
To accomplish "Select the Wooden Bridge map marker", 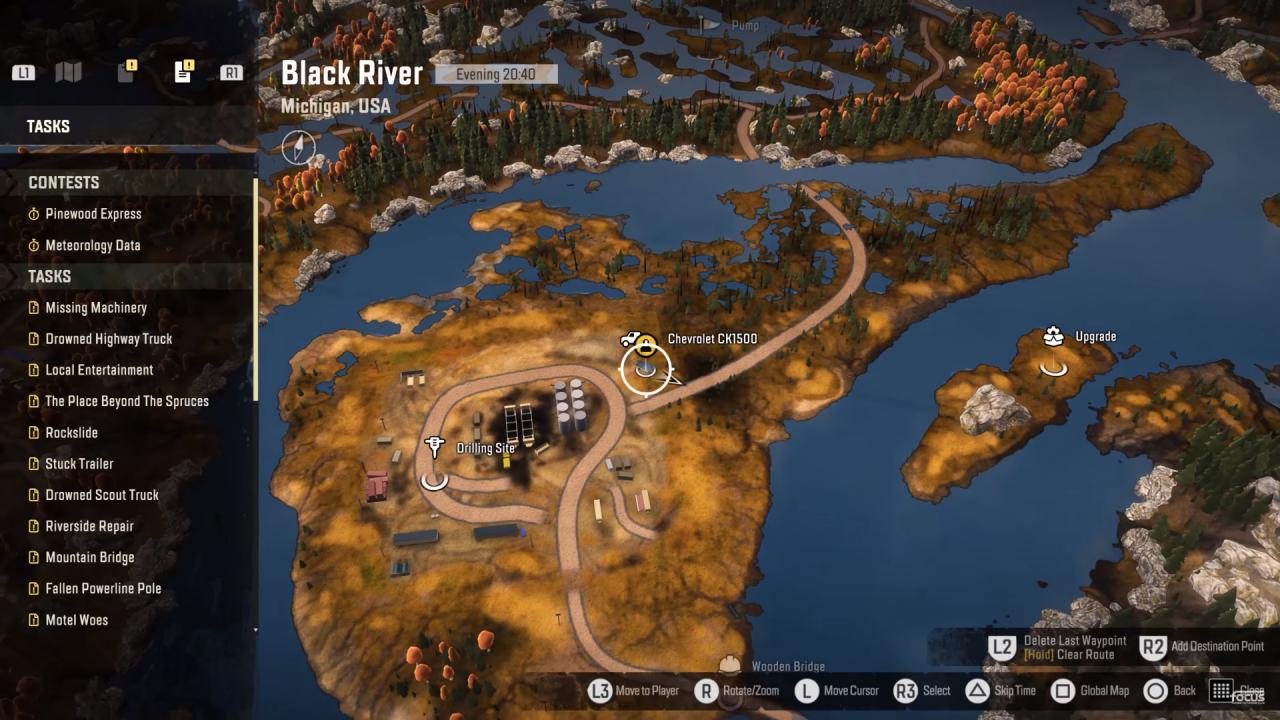I will pos(732,666).
